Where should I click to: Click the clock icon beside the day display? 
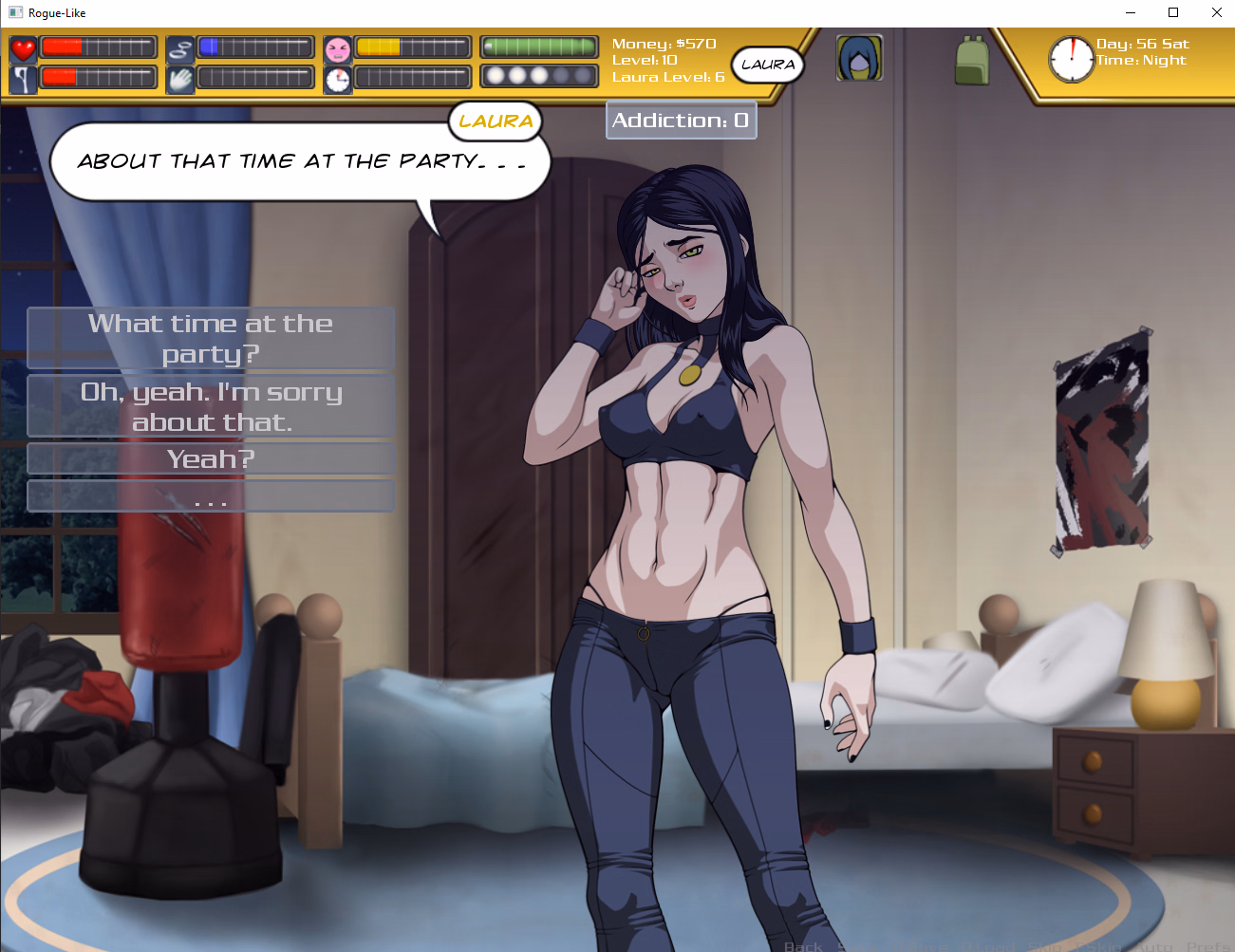[1071, 59]
